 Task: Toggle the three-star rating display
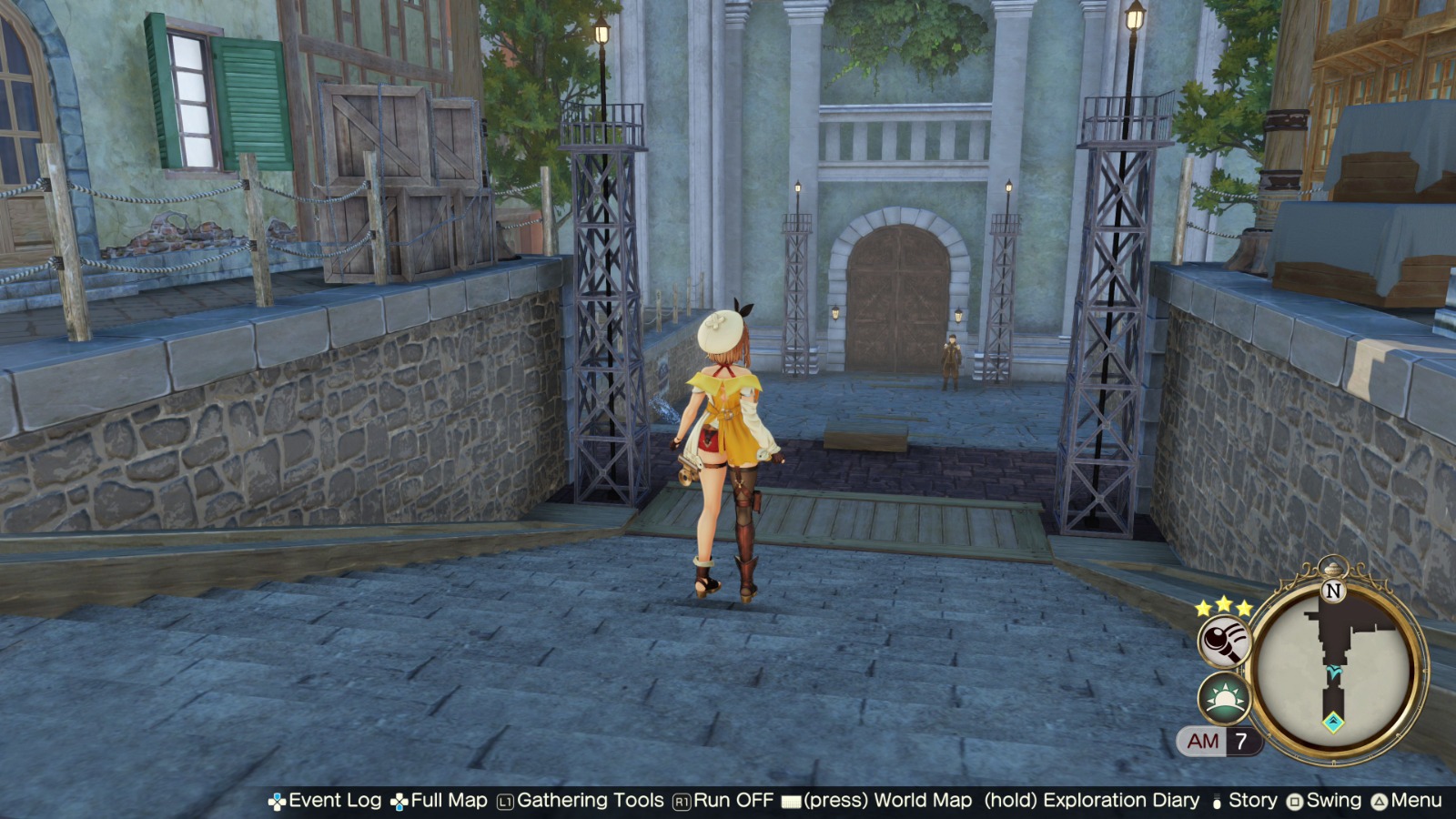1222,606
